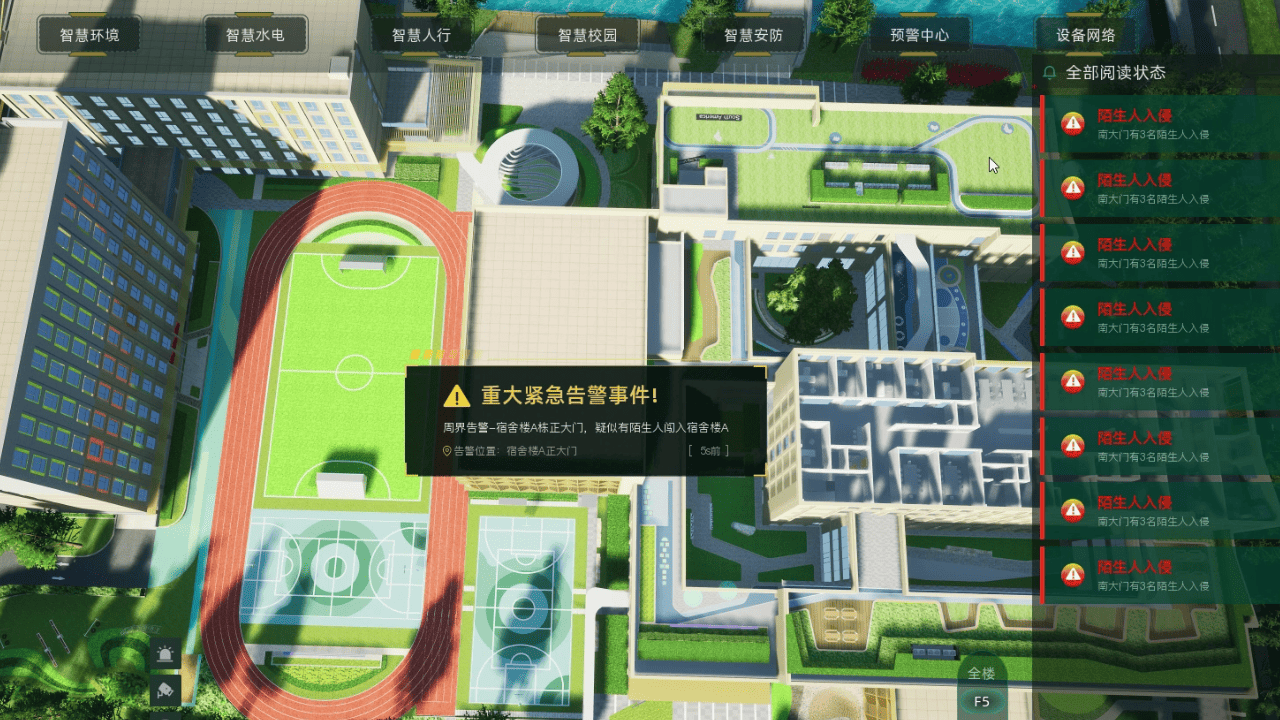This screenshot has width=1280, height=720.
Task: Open the 设备网络 menu item
Action: click(x=1085, y=35)
